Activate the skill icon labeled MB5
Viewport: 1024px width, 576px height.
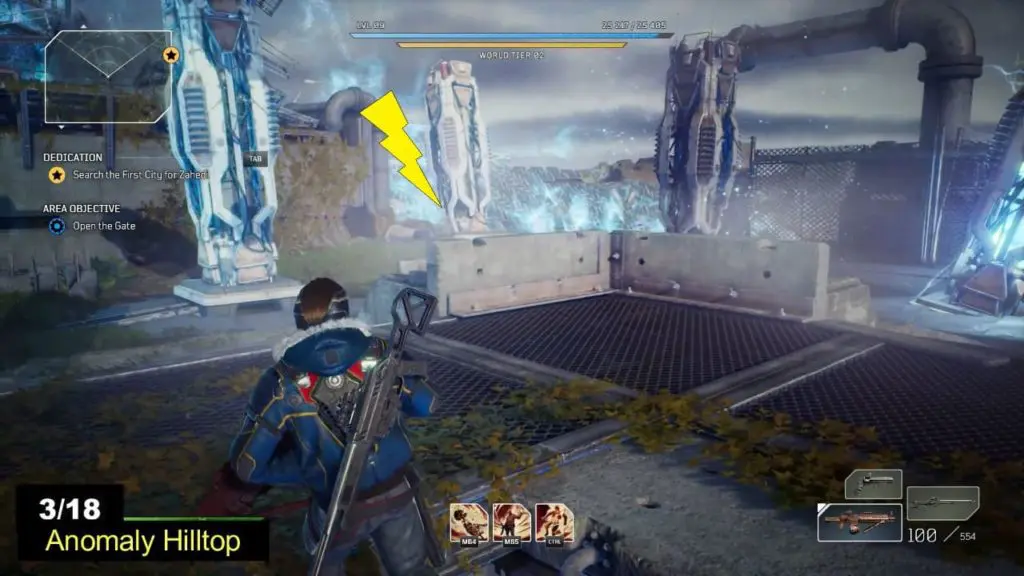512,522
